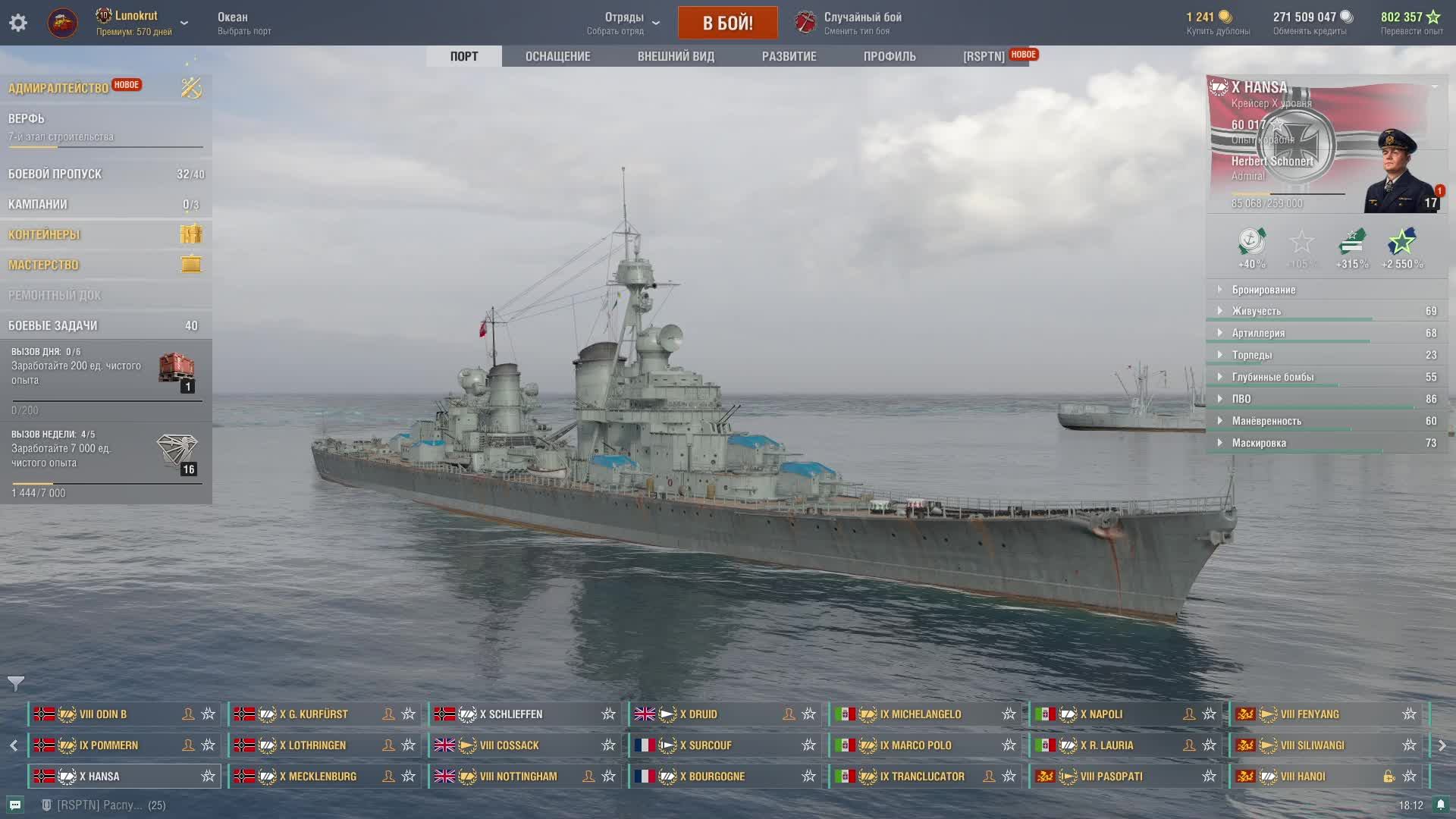Open the ship carousel filter funnel
The width and height of the screenshot is (1456, 819).
tap(15, 683)
